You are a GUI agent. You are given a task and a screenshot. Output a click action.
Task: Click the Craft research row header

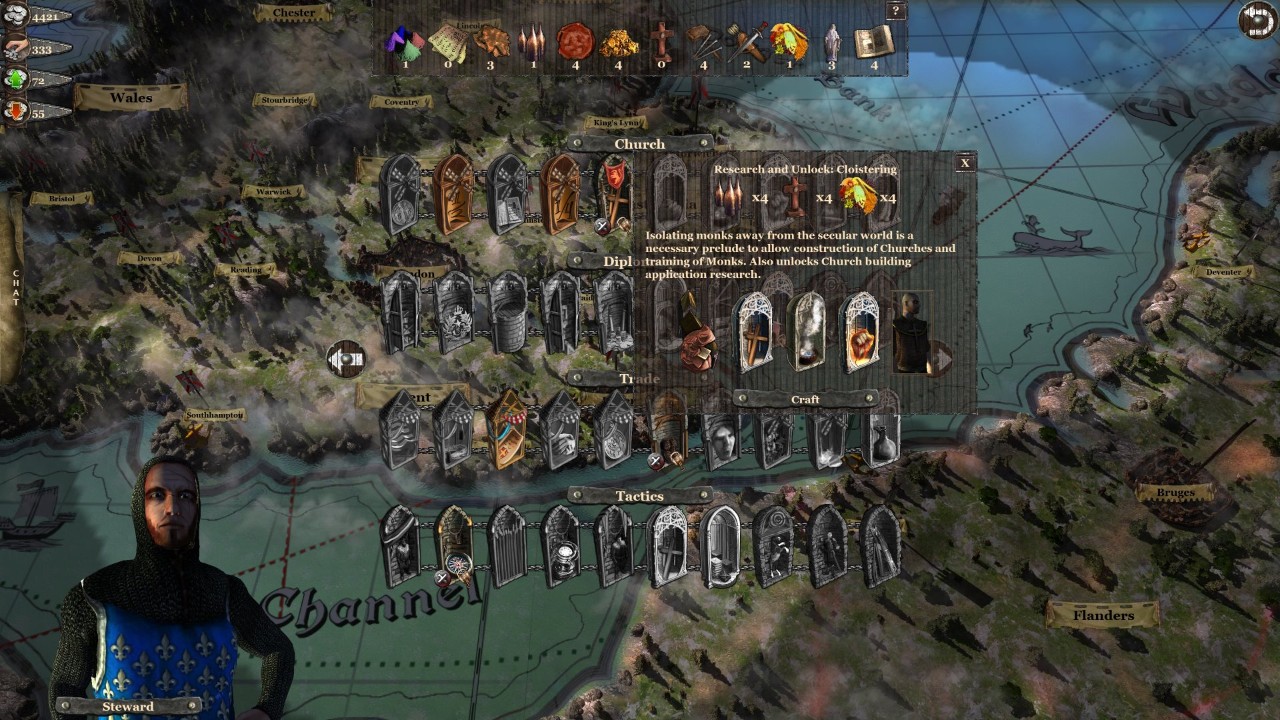tap(805, 399)
